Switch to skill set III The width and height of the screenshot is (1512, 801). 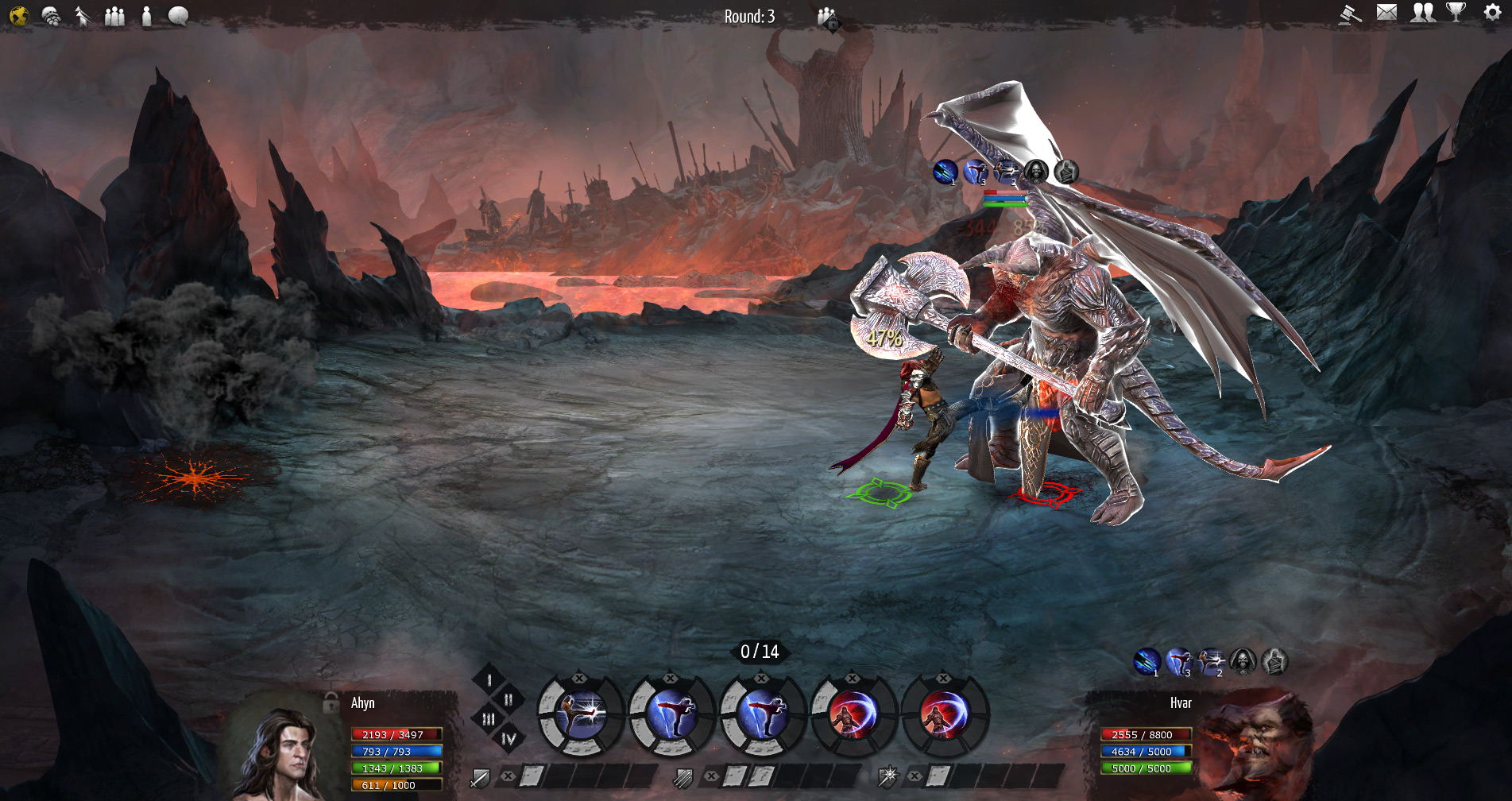point(489,719)
